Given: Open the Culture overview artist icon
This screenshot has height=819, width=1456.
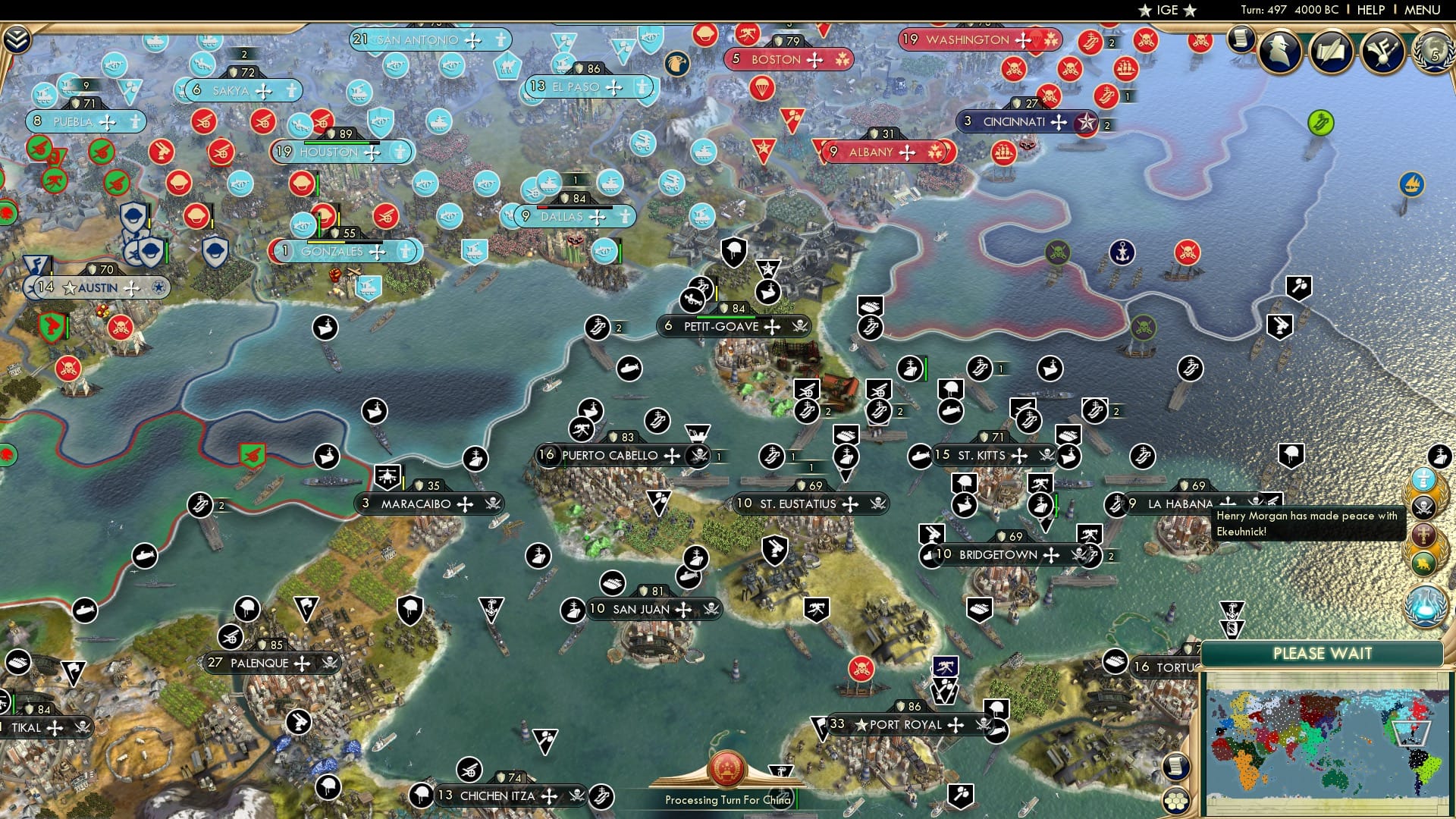Looking at the screenshot, I should (1382, 54).
